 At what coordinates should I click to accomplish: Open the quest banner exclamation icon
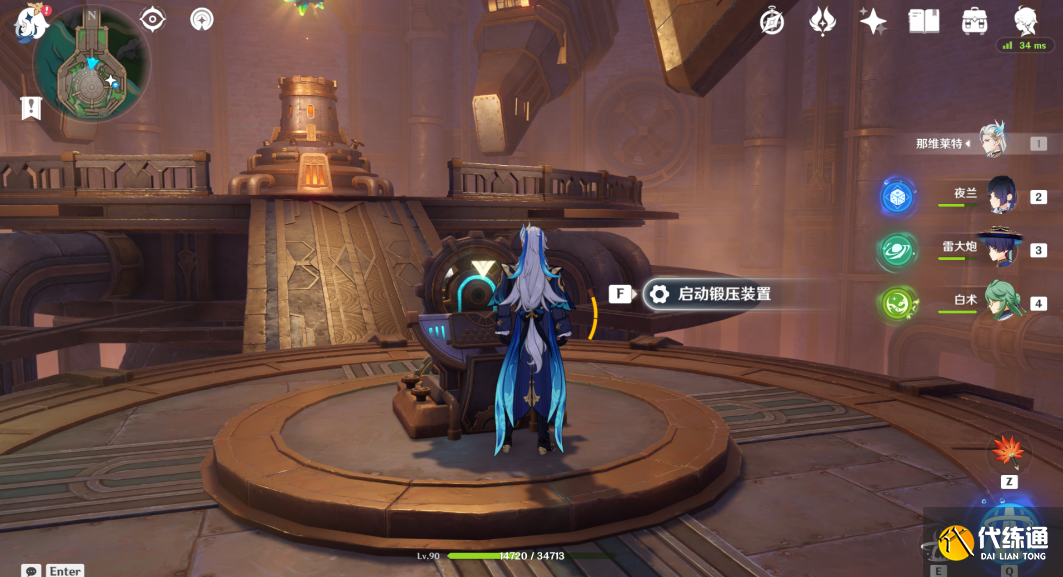point(31,107)
